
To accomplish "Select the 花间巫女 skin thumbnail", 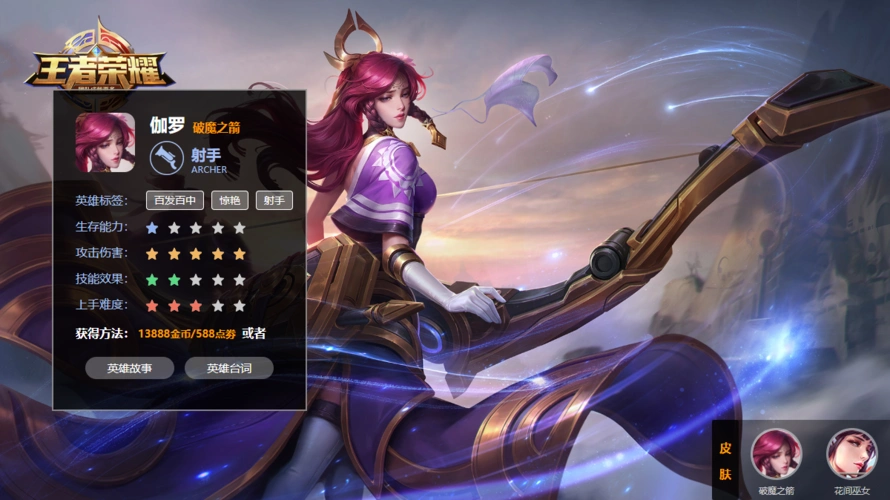I will pyautogui.click(x=851, y=453).
